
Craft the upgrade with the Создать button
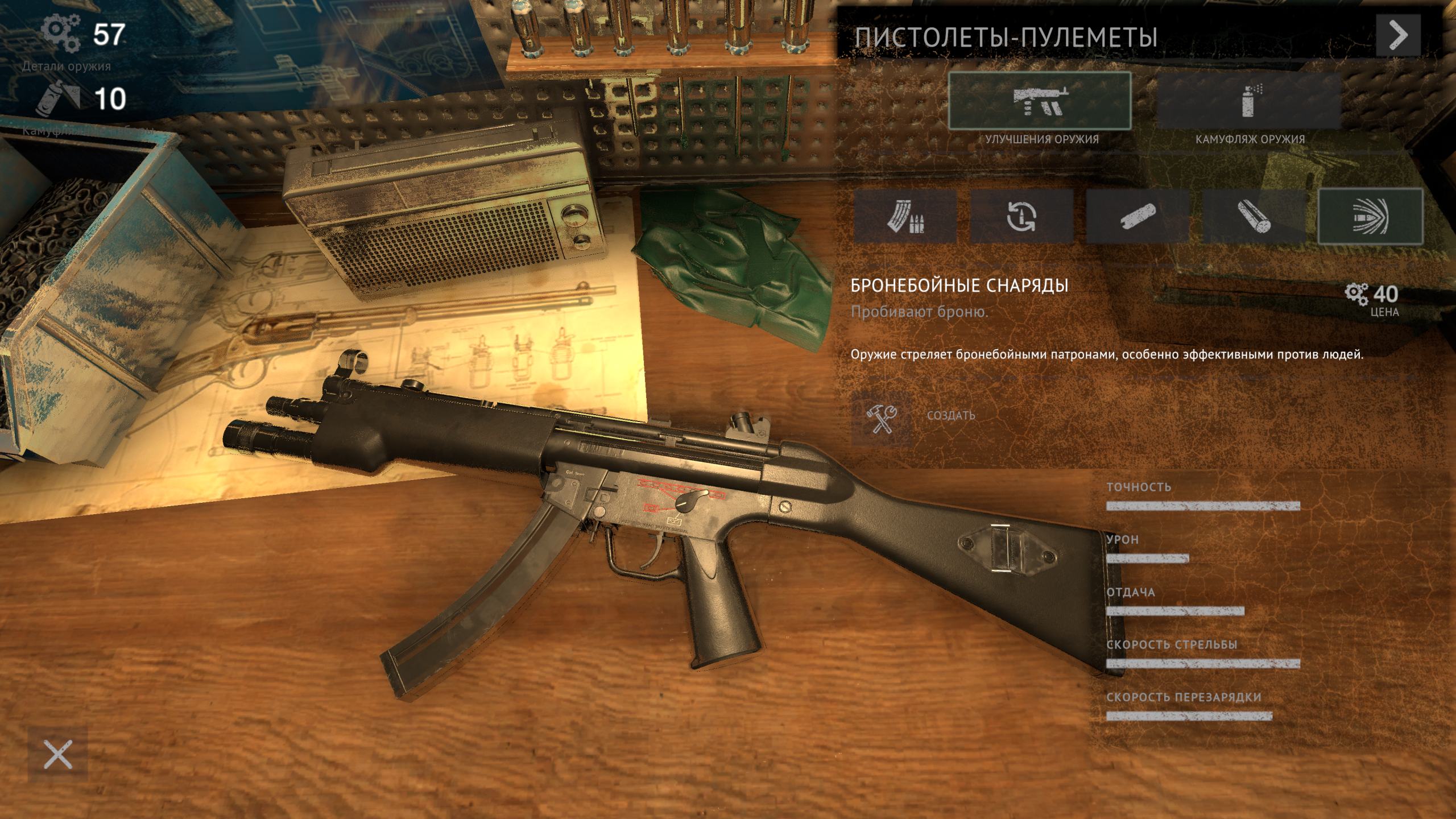tap(882, 415)
